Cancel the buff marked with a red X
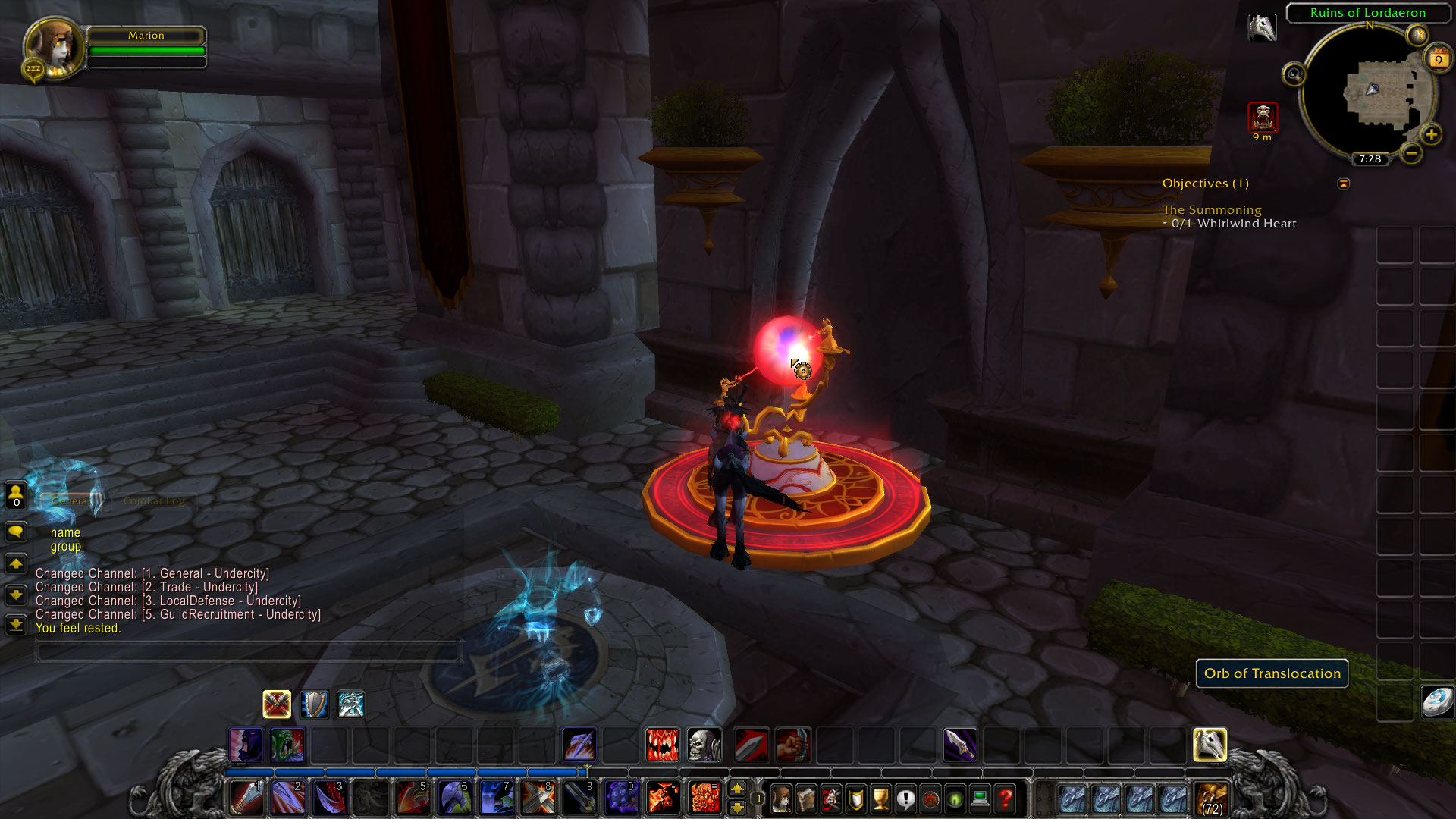 coord(277,704)
